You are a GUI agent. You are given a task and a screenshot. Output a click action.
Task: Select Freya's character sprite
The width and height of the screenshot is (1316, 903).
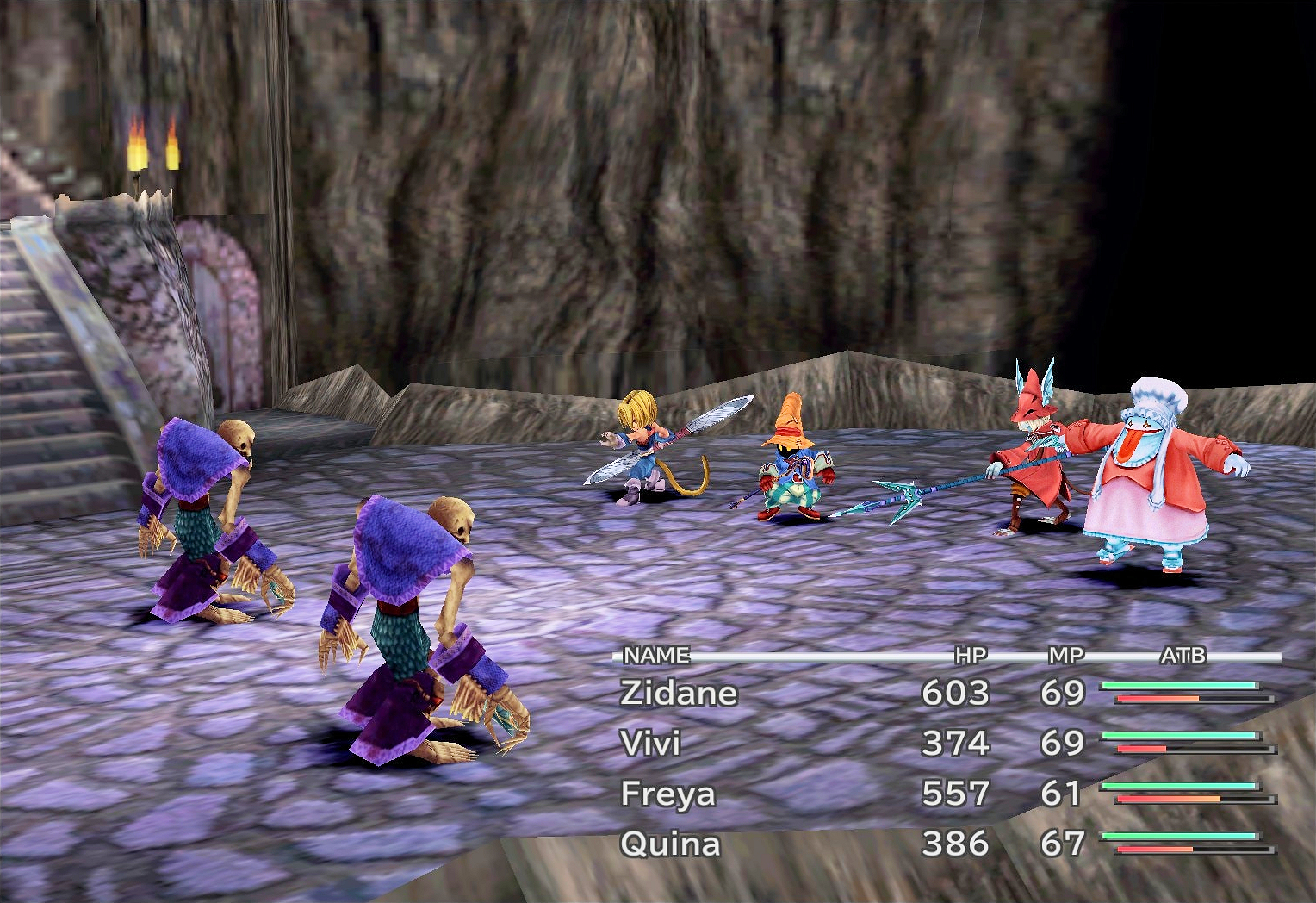pyautogui.click(x=1038, y=448)
